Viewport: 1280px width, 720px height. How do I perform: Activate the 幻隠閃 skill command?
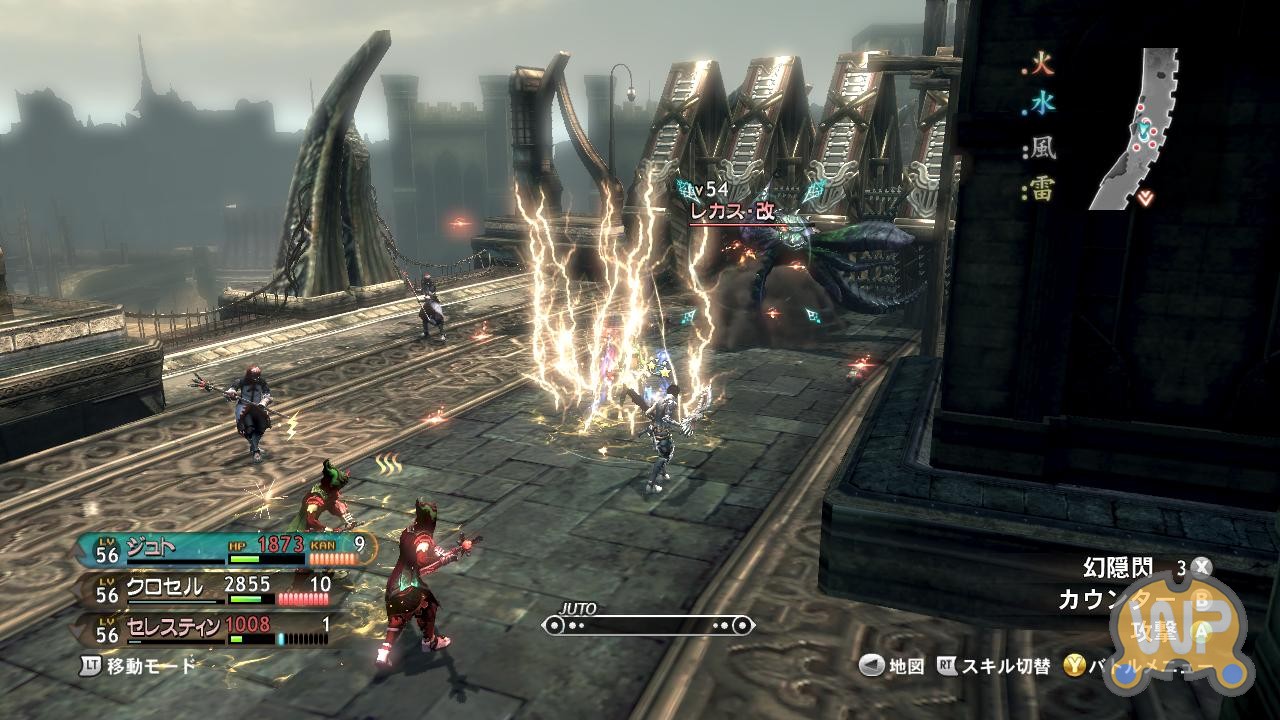tap(1118, 568)
